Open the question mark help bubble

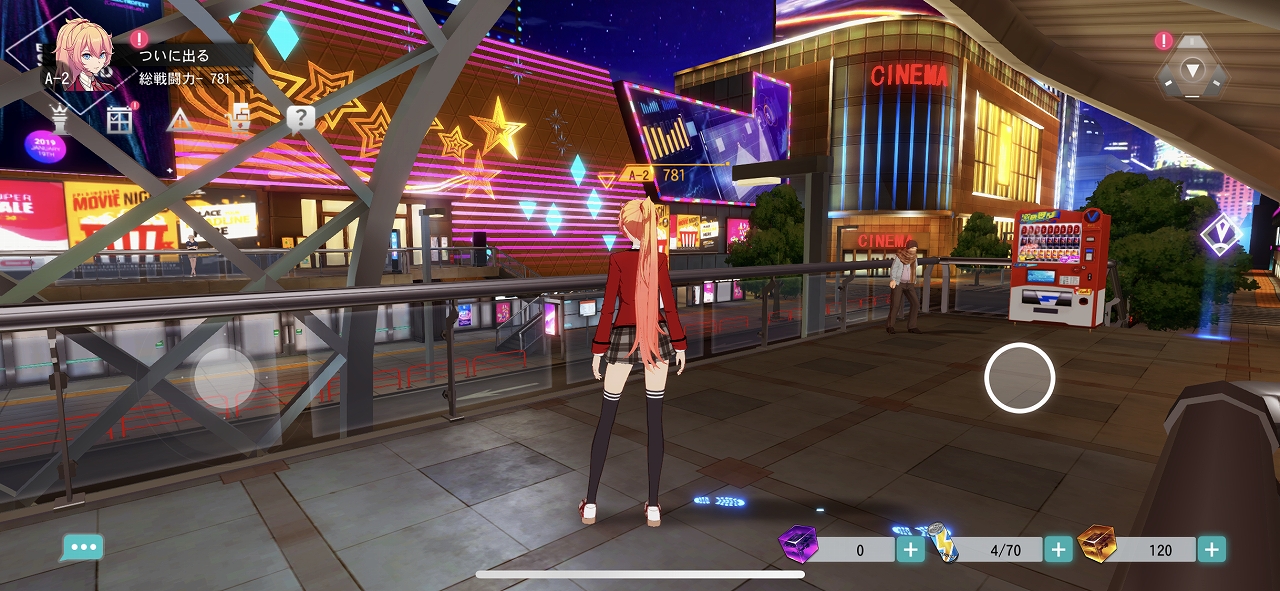pyautogui.click(x=300, y=119)
